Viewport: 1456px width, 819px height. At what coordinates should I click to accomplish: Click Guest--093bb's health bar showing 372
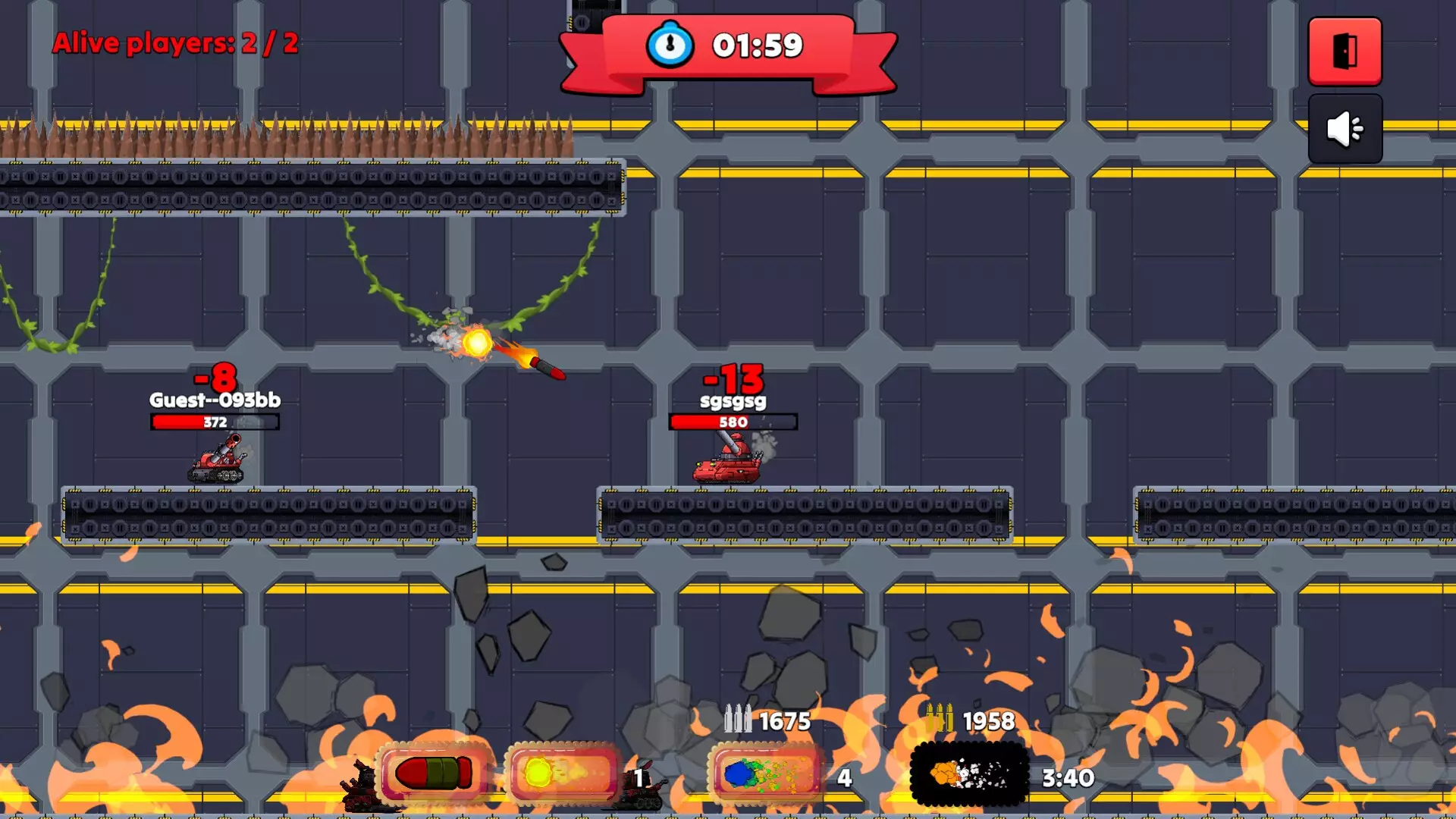click(x=213, y=422)
